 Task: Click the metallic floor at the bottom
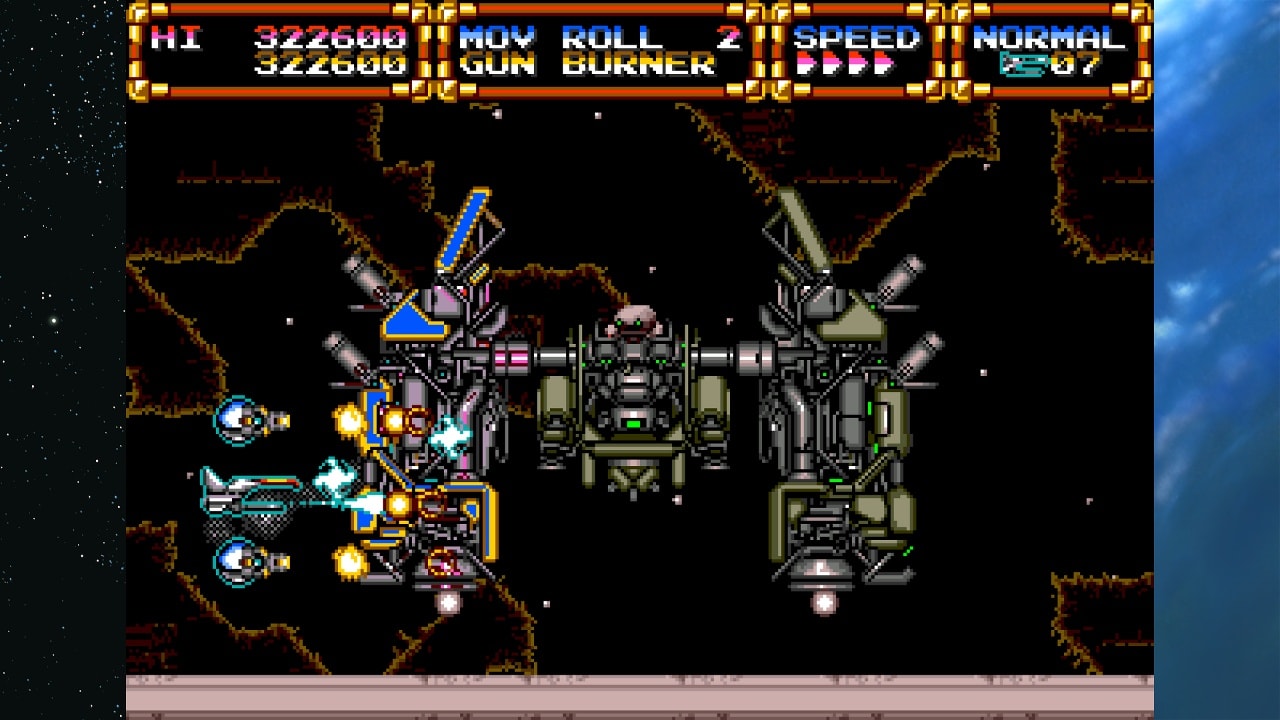640,690
